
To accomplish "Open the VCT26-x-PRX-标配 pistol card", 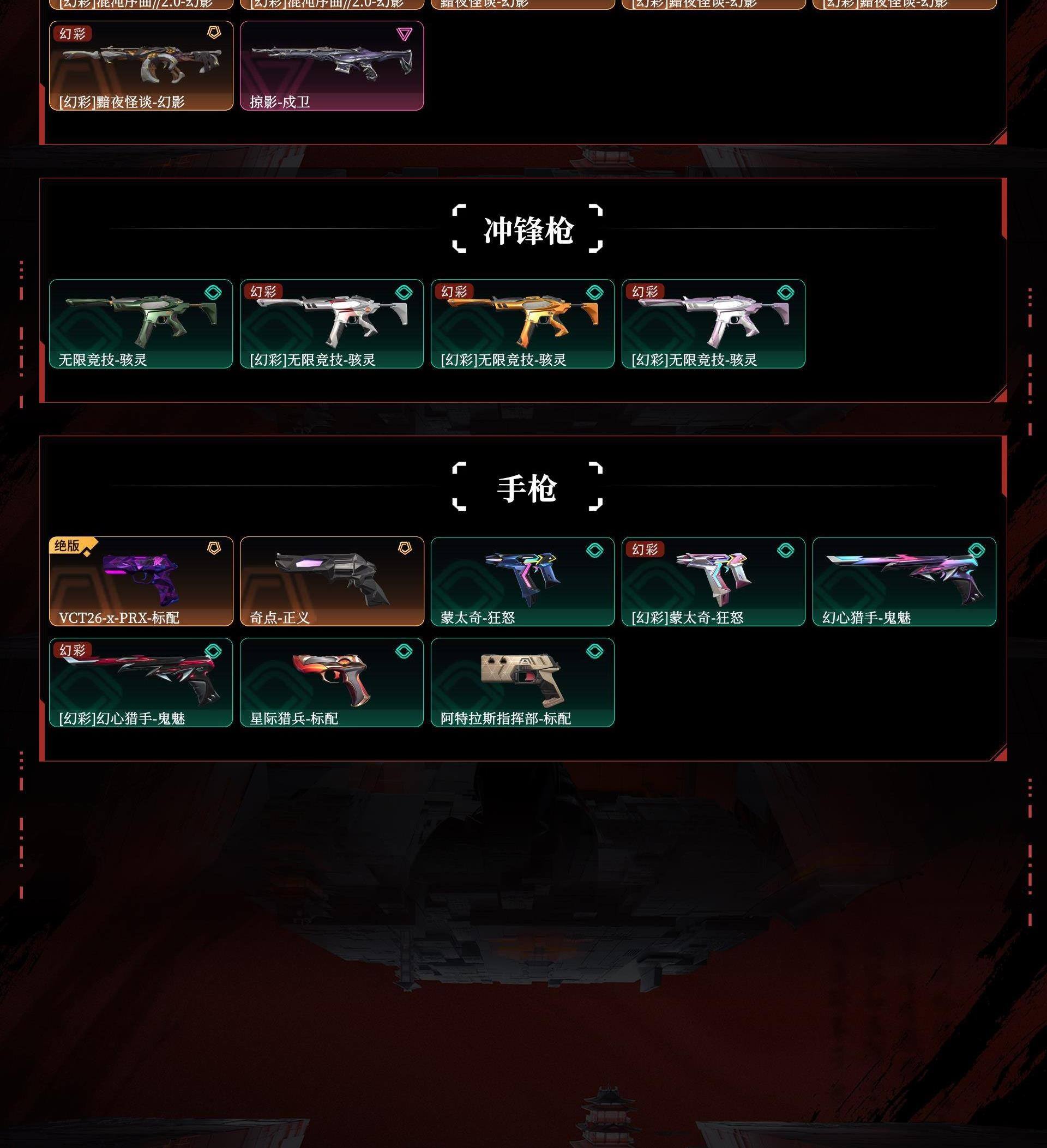I will (x=141, y=581).
